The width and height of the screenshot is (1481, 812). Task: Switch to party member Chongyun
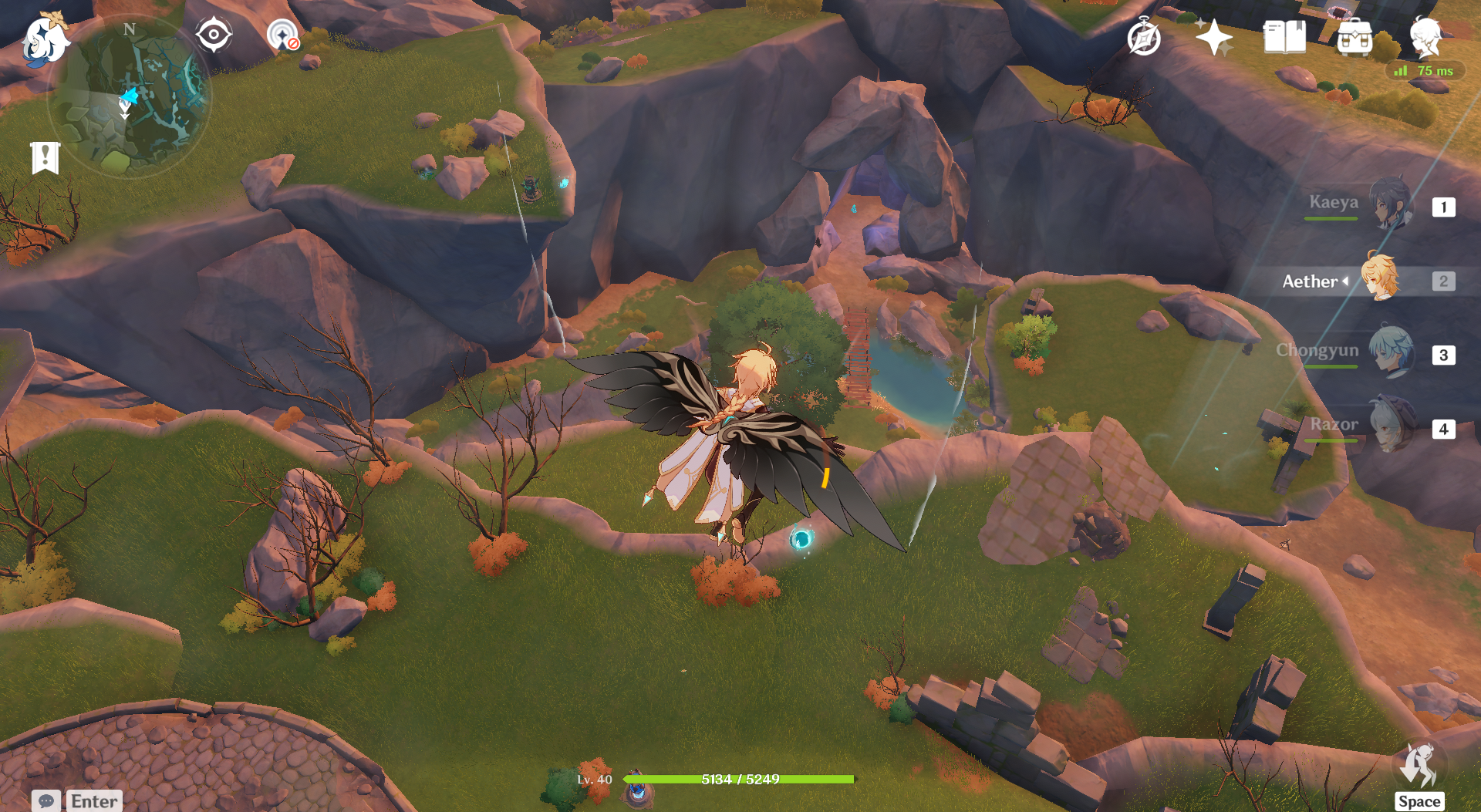[x=1392, y=352]
